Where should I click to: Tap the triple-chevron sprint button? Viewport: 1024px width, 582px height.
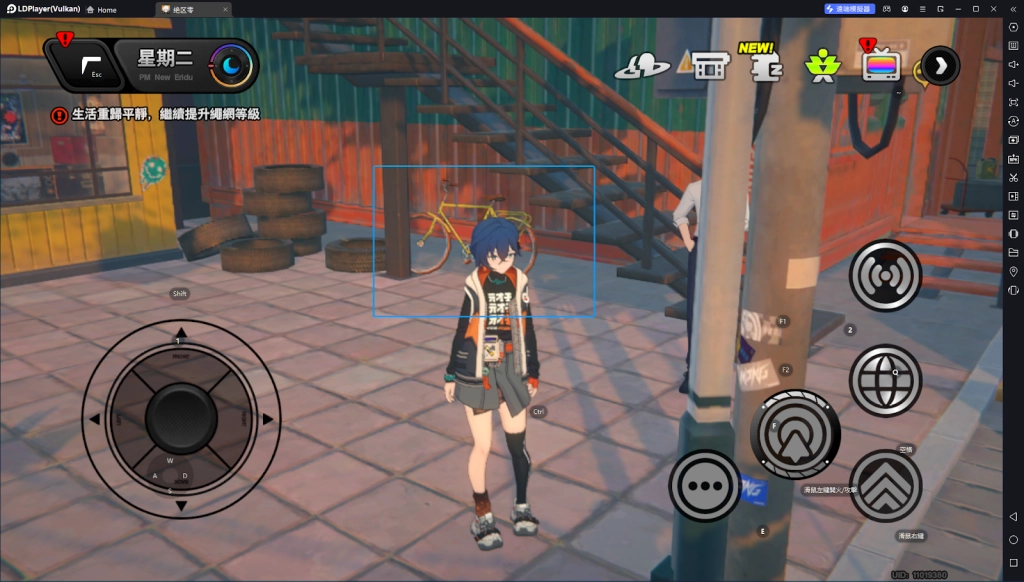coord(885,485)
